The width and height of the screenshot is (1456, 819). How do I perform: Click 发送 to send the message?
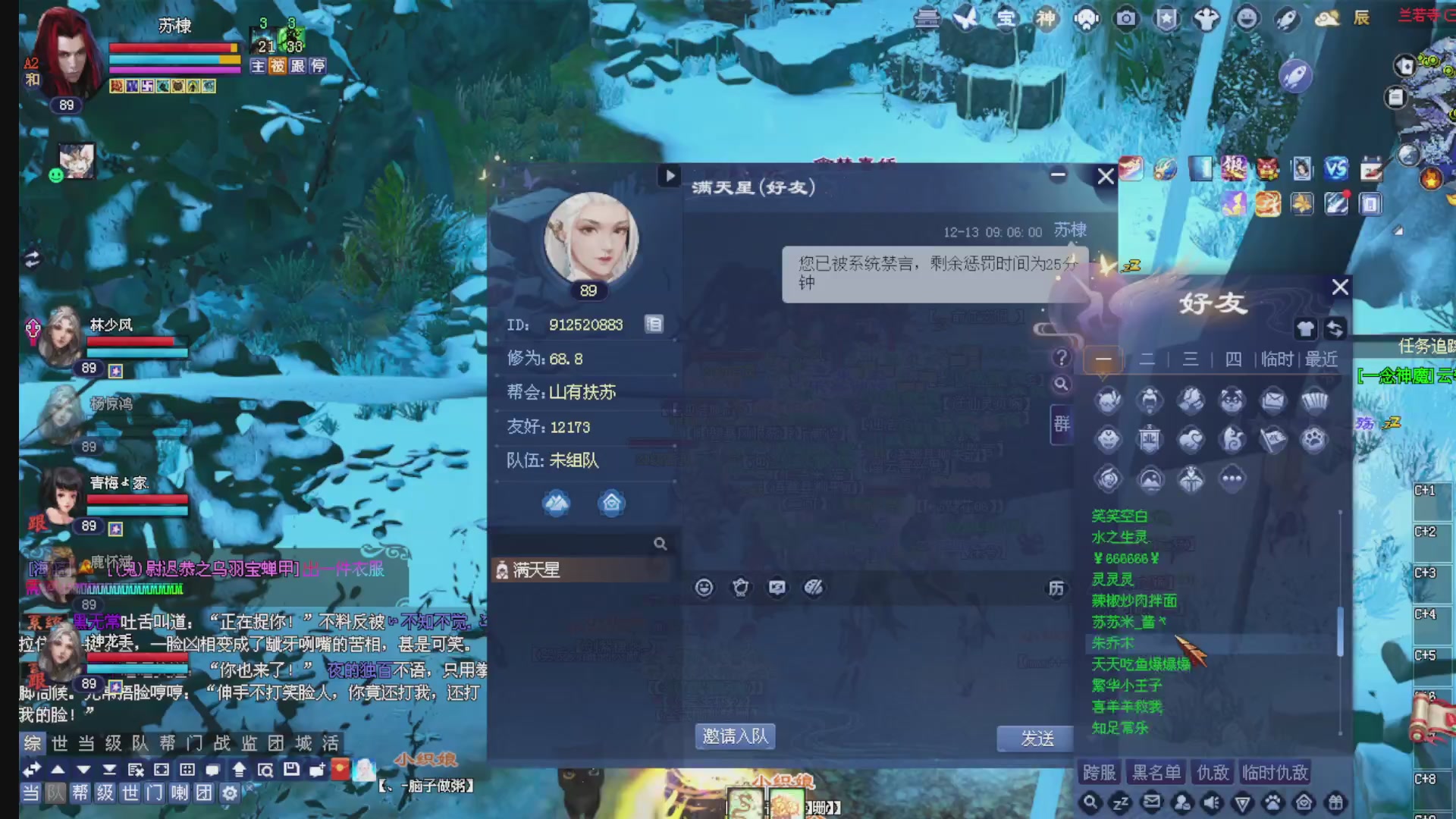(1035, 739)
